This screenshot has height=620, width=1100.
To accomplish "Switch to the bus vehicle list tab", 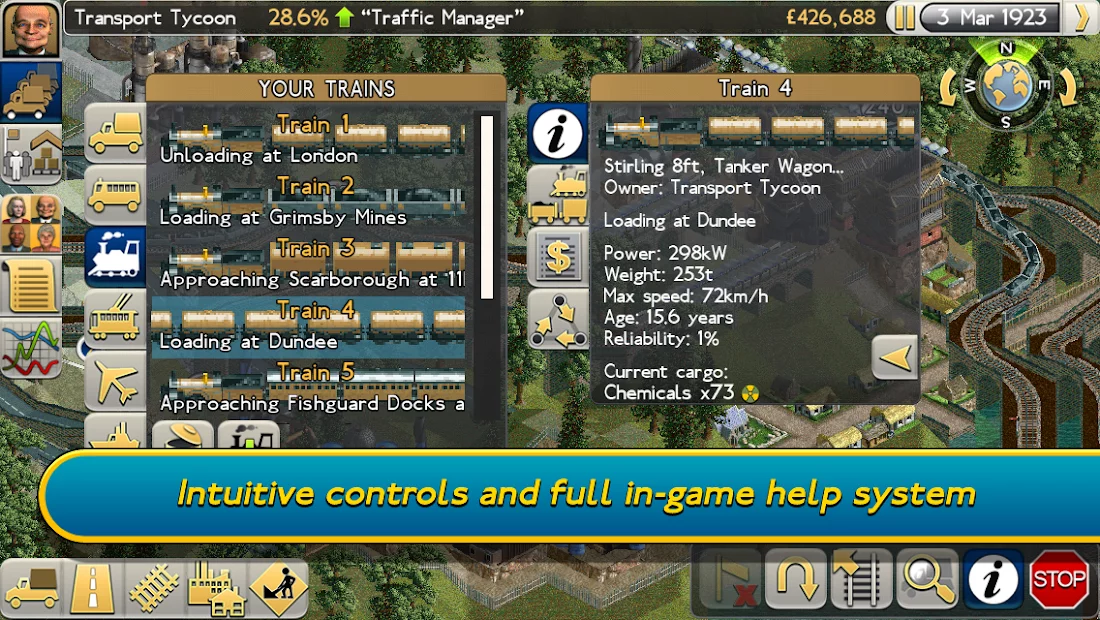I will click(115, 194).
